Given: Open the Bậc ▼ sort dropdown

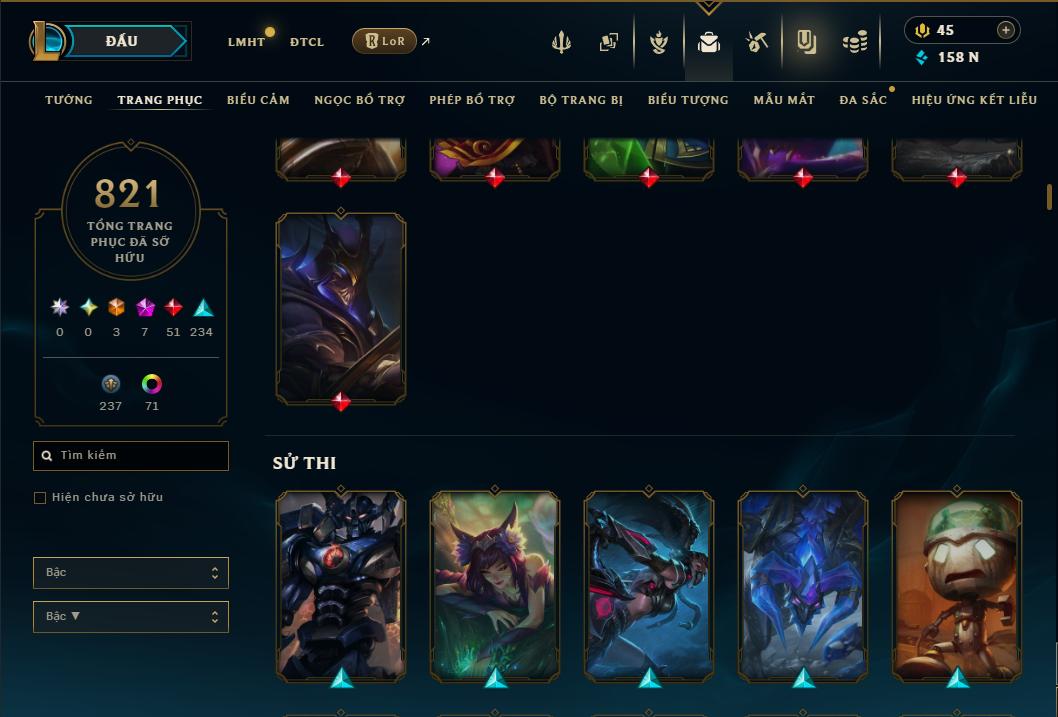Looking at the screenshot, I should click(131, 617).
